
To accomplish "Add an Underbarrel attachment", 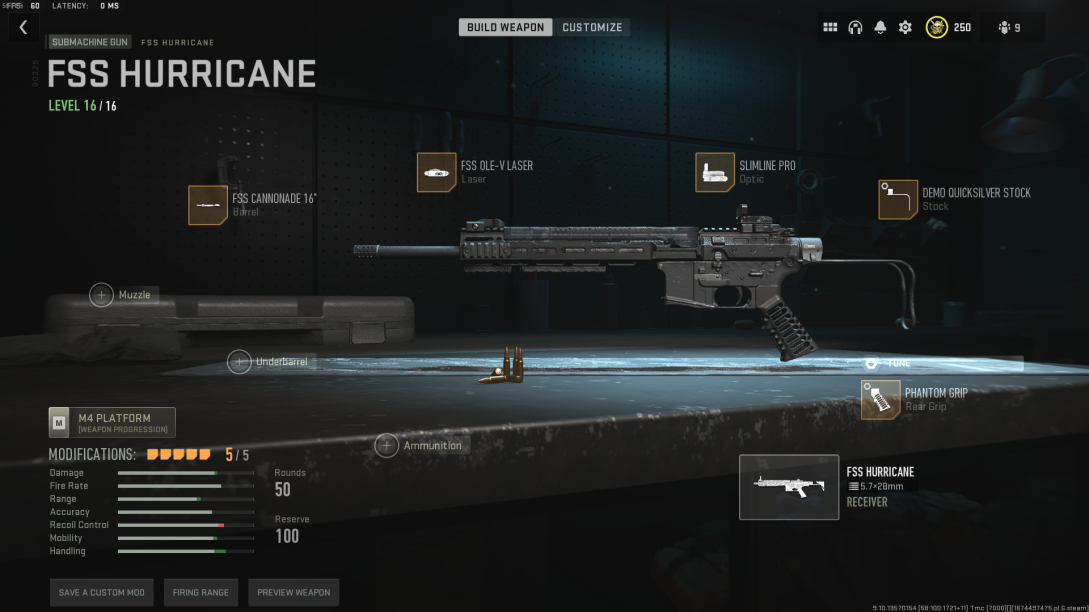I will (239, 362).
